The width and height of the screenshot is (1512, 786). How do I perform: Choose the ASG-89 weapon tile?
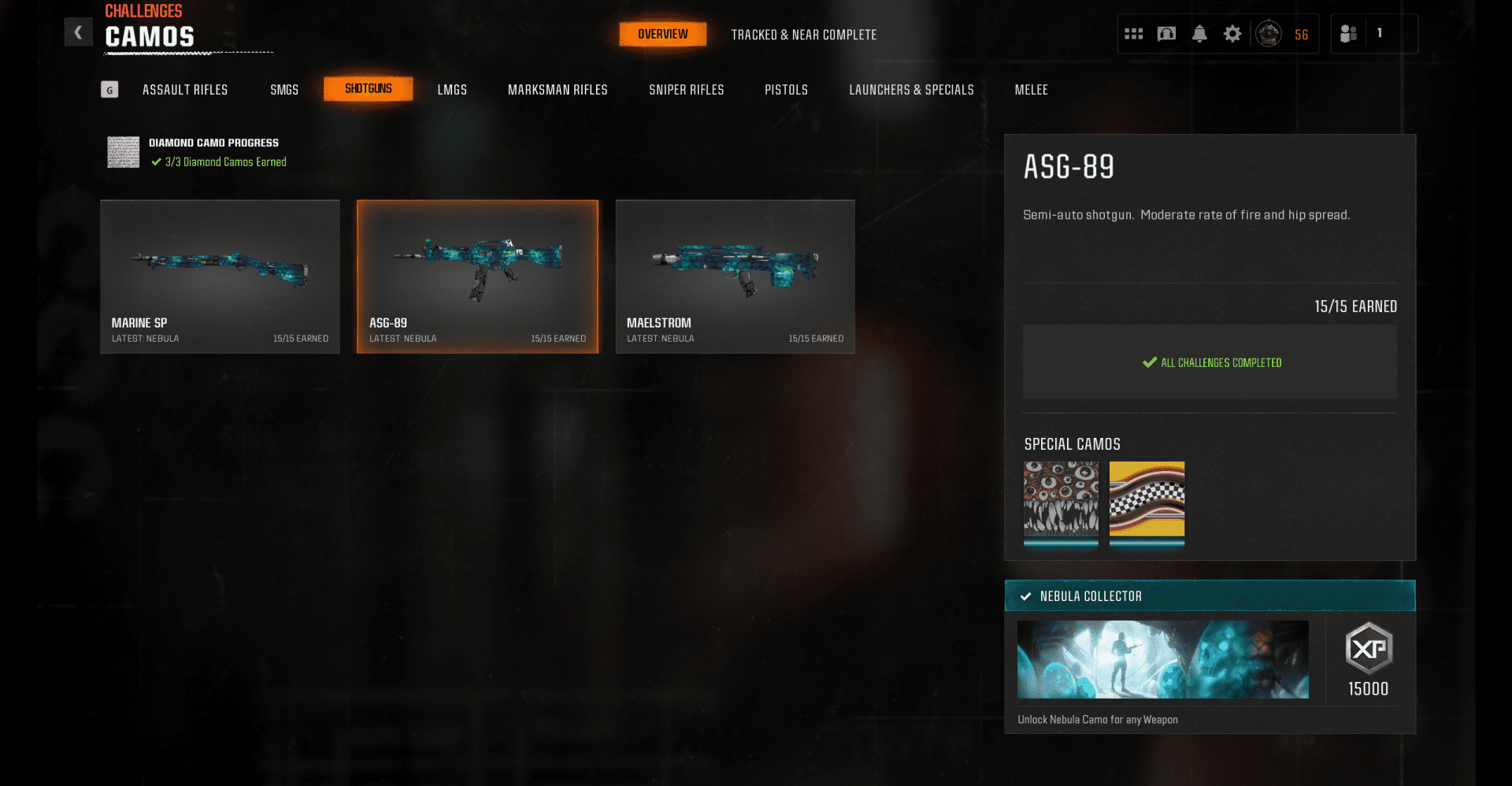point(477,276)
